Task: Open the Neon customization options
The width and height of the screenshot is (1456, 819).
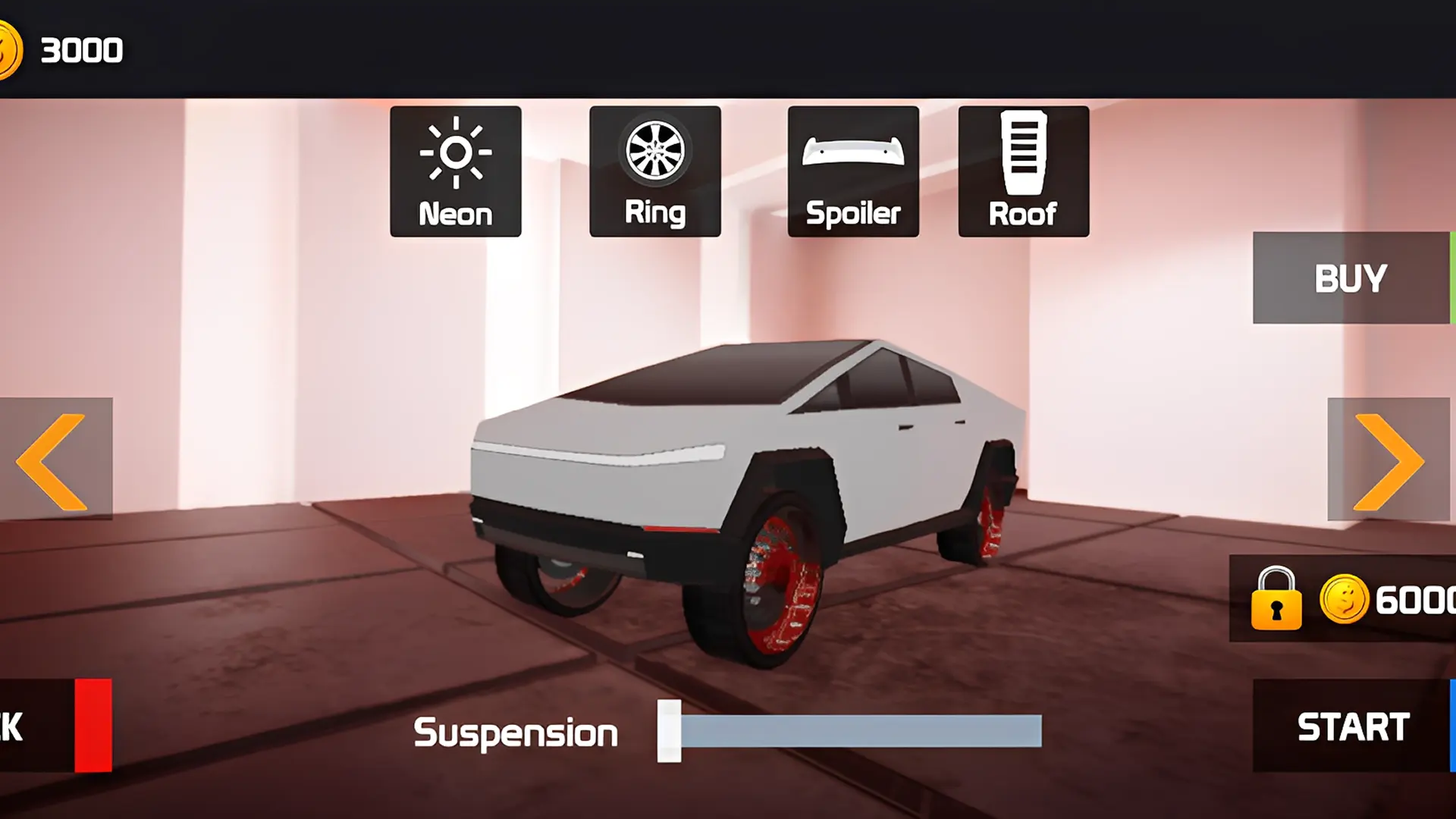Action: (455, 171)
